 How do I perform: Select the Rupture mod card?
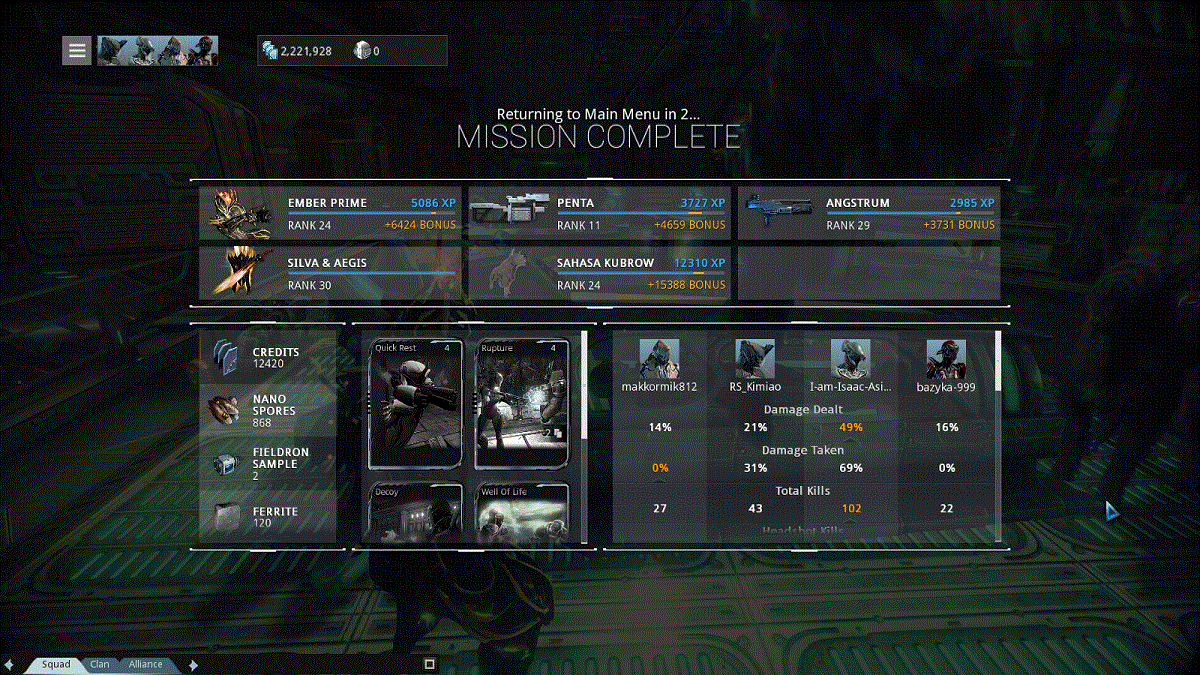523,404
